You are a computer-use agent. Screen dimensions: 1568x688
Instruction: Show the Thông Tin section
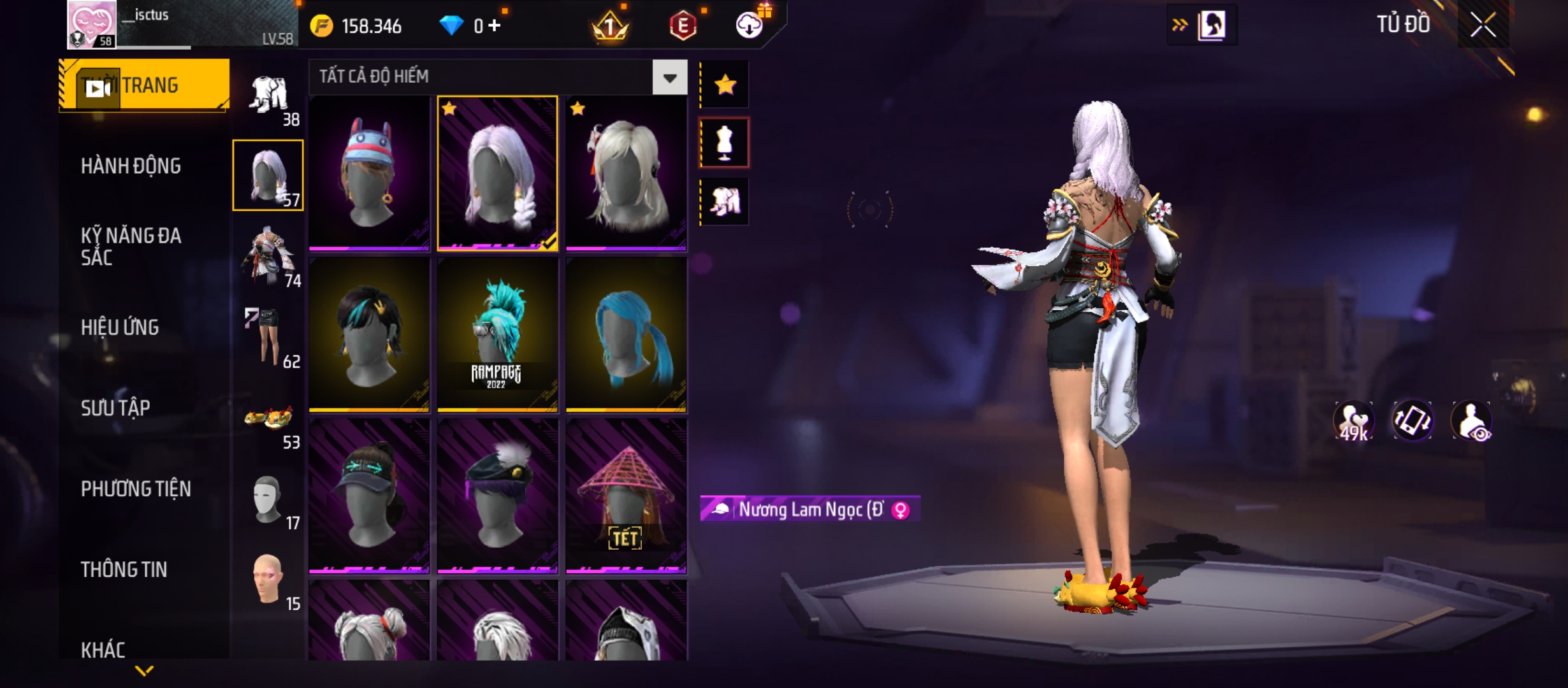[x=124, y=570]
